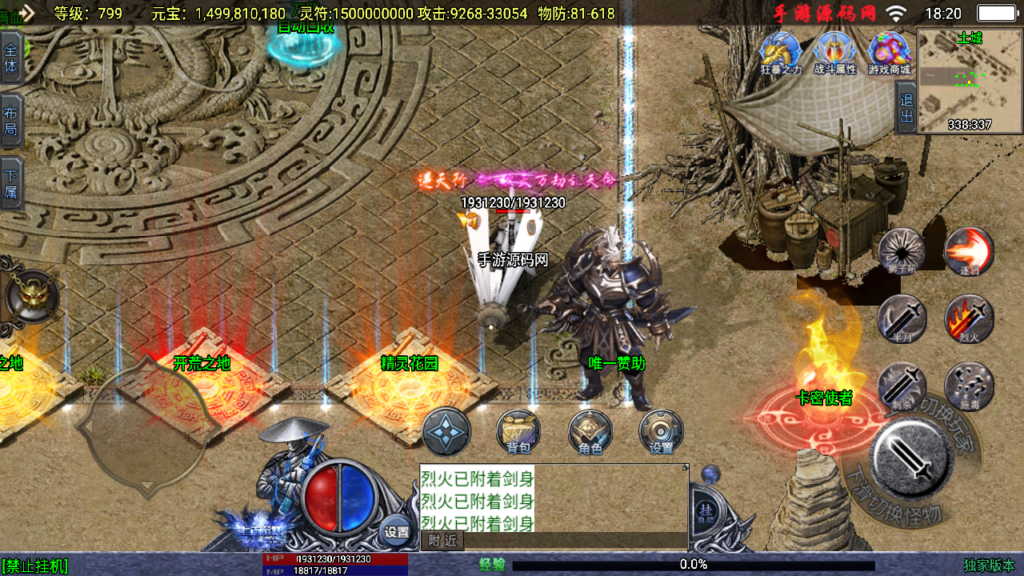Cast the 施毒 (Poison) skill
Image resolution: width=1024 pixels, height=576 pixels.
point(968,386)
